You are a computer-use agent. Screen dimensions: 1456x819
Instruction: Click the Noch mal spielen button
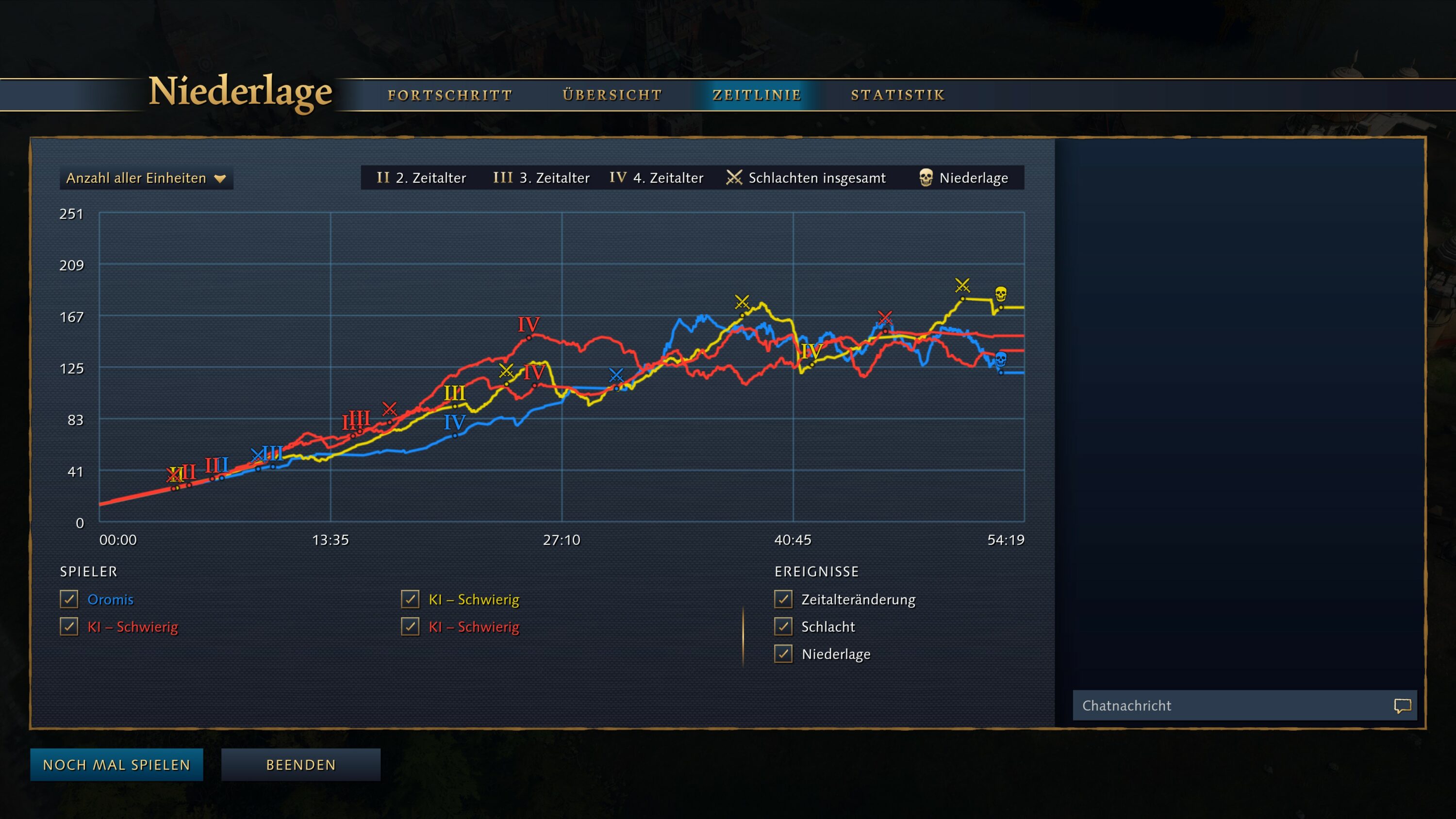point(116,765)
